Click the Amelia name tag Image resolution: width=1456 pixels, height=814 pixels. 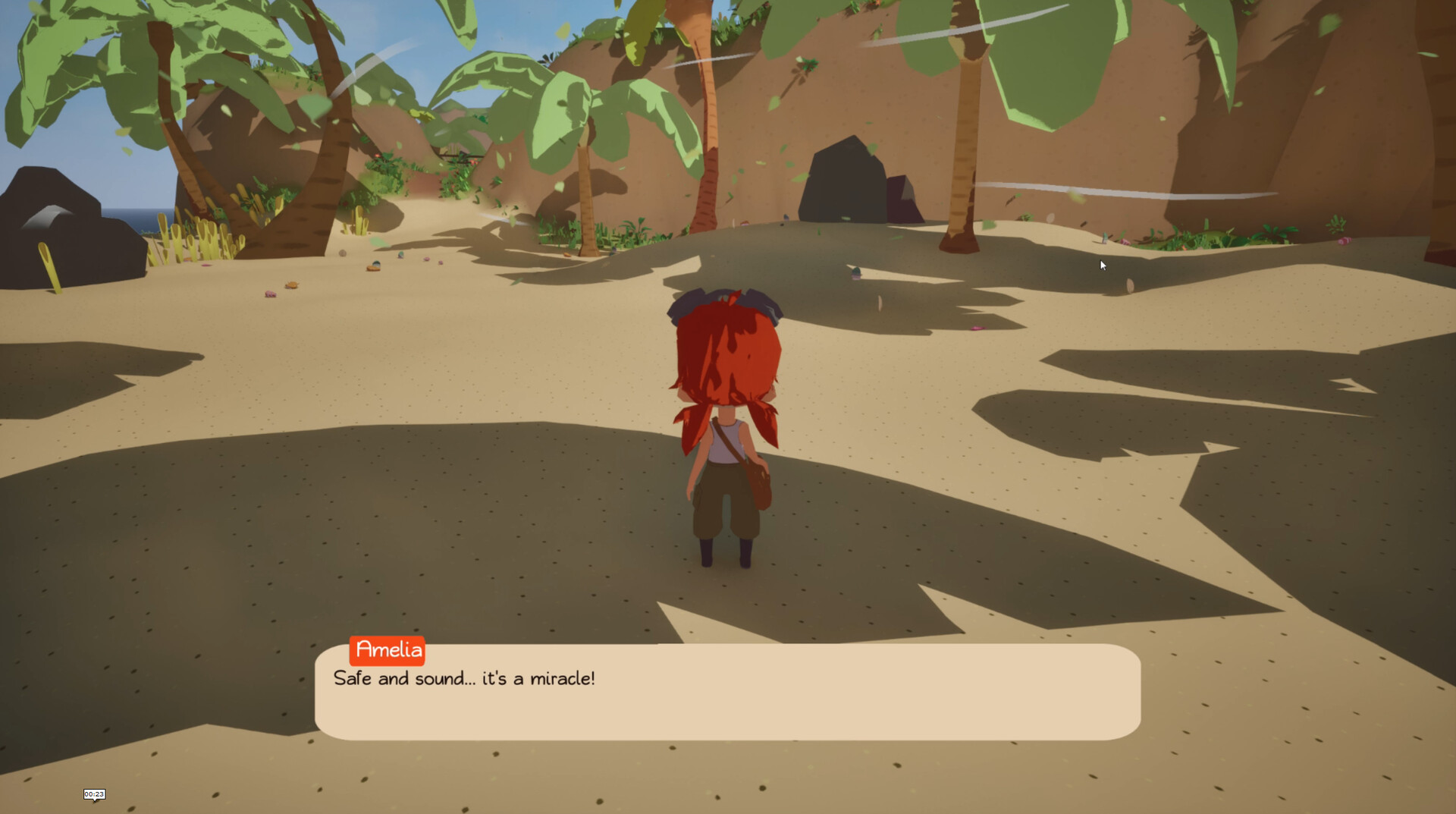coord(388,650)
